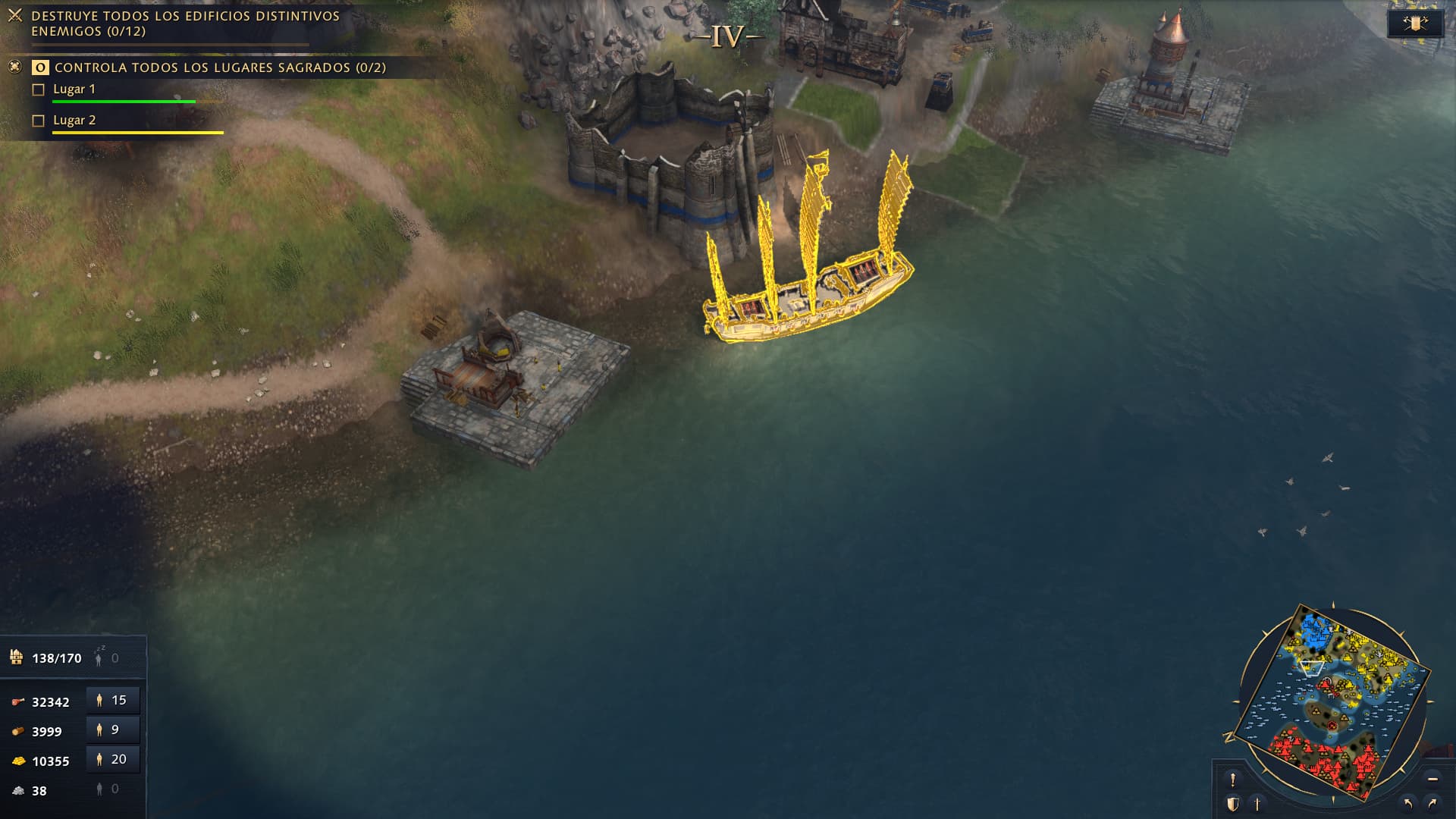Click the minimap minus button
1456x819 pixels.
(x=1432, y=779)
